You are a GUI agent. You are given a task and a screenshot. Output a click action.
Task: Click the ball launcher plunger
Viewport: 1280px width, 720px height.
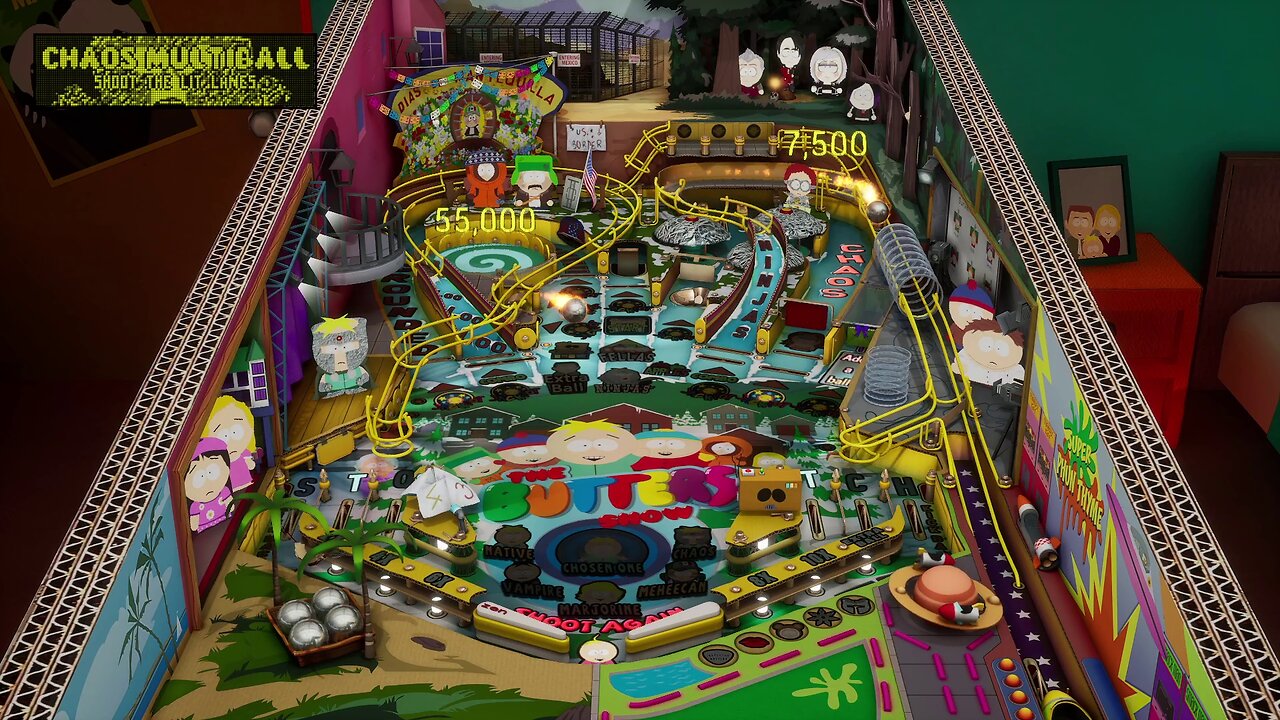pos(1033,522)
